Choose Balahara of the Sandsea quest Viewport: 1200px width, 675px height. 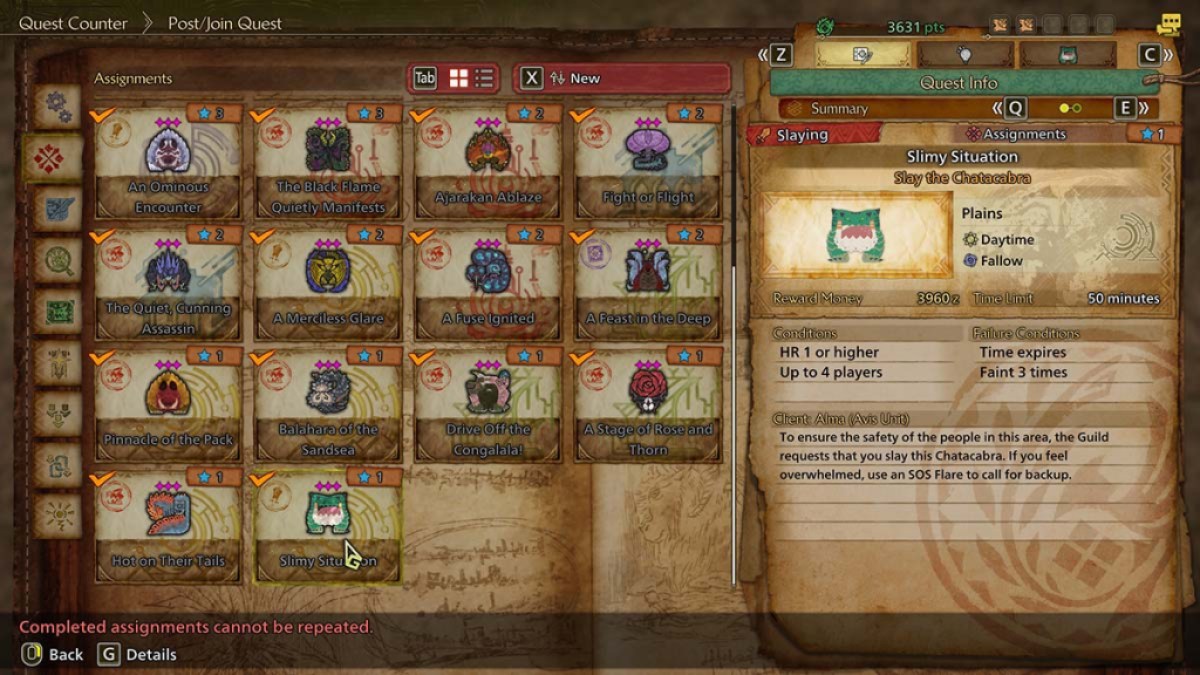[x=328, y=405]
